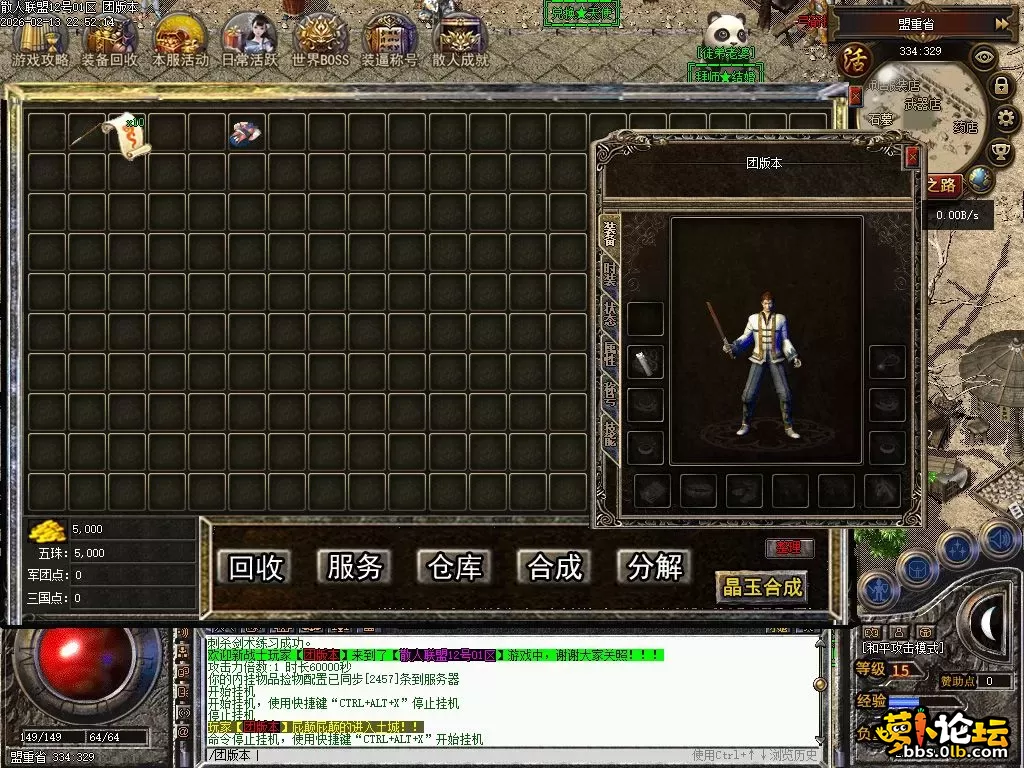Screen dimensions: 1024x768
Task: Open the 世界BOSS icon
Action: (x=320, y=42)
